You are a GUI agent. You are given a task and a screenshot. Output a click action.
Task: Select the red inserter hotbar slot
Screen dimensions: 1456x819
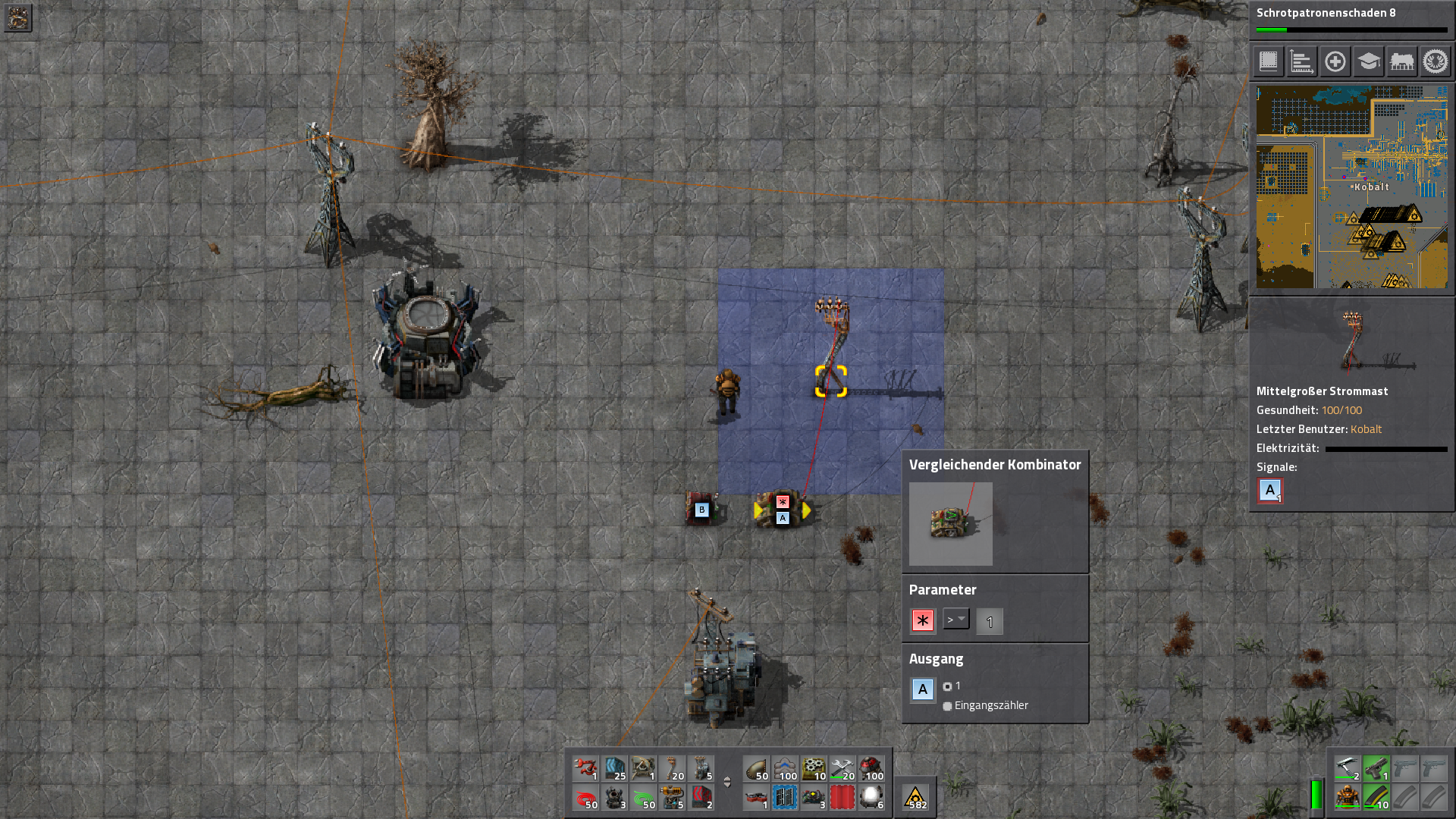[585, 768]
